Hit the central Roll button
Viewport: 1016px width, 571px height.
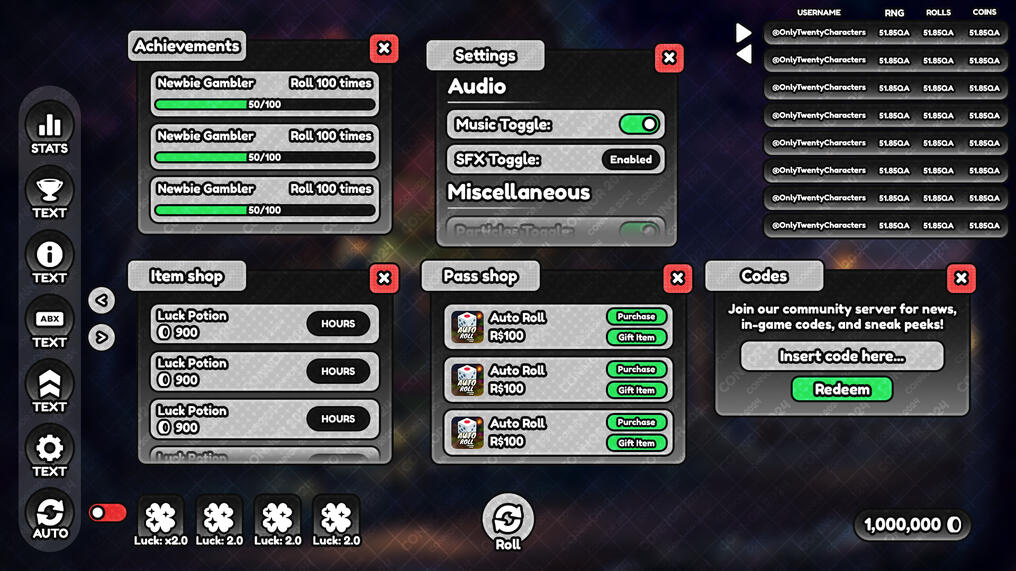508,519
